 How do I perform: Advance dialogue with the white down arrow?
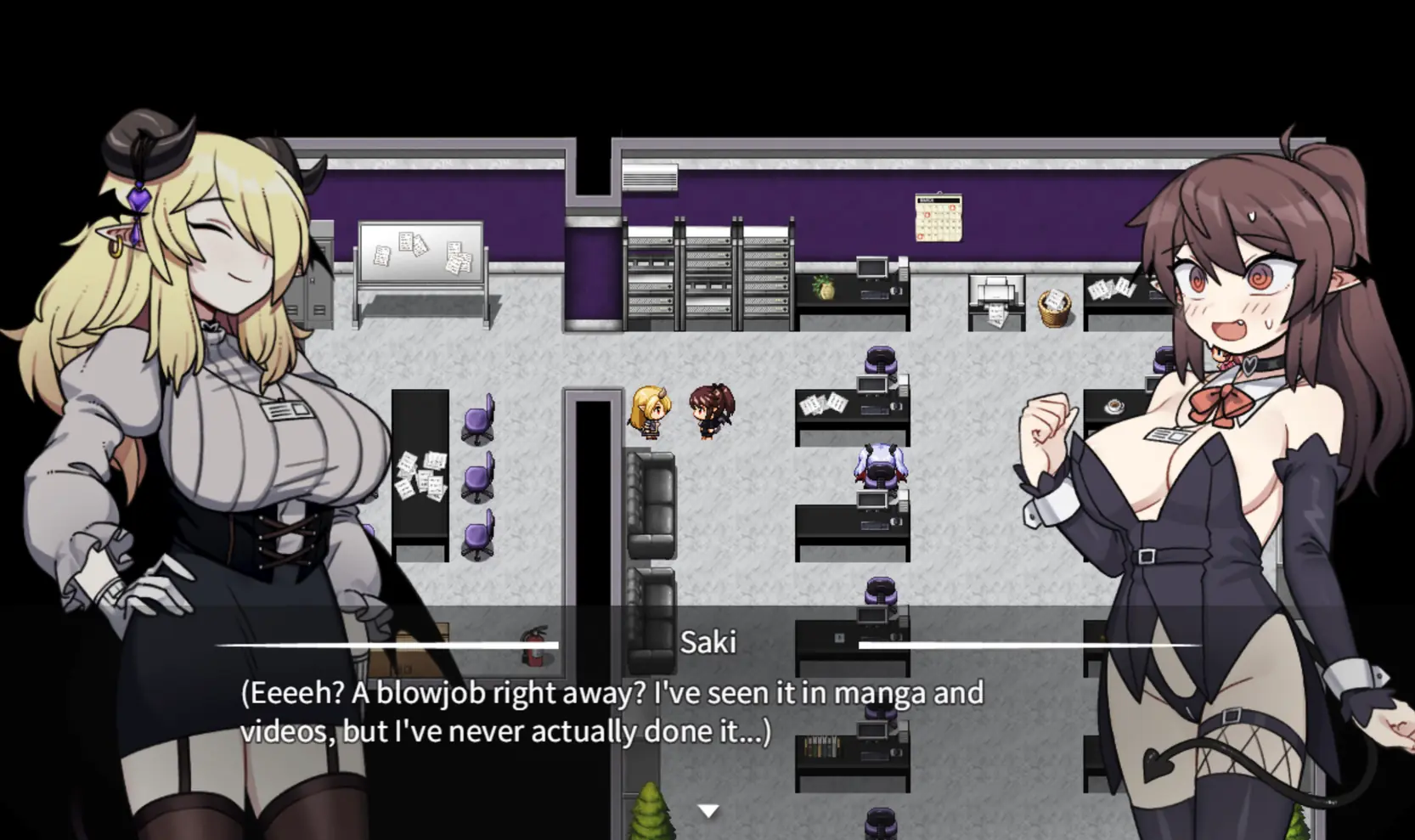click(x=707, y=811)
